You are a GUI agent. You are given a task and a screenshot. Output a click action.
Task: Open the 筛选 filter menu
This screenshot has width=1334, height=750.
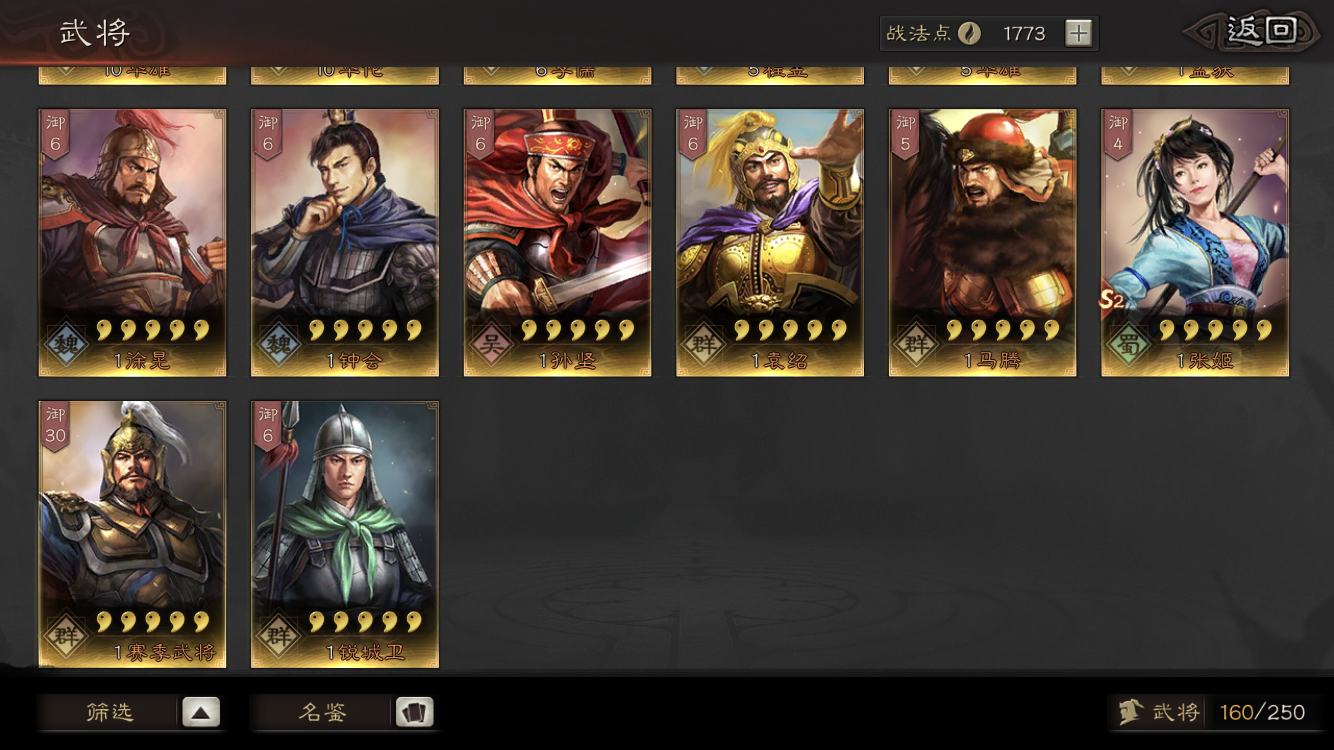click(x=130, y=712)
